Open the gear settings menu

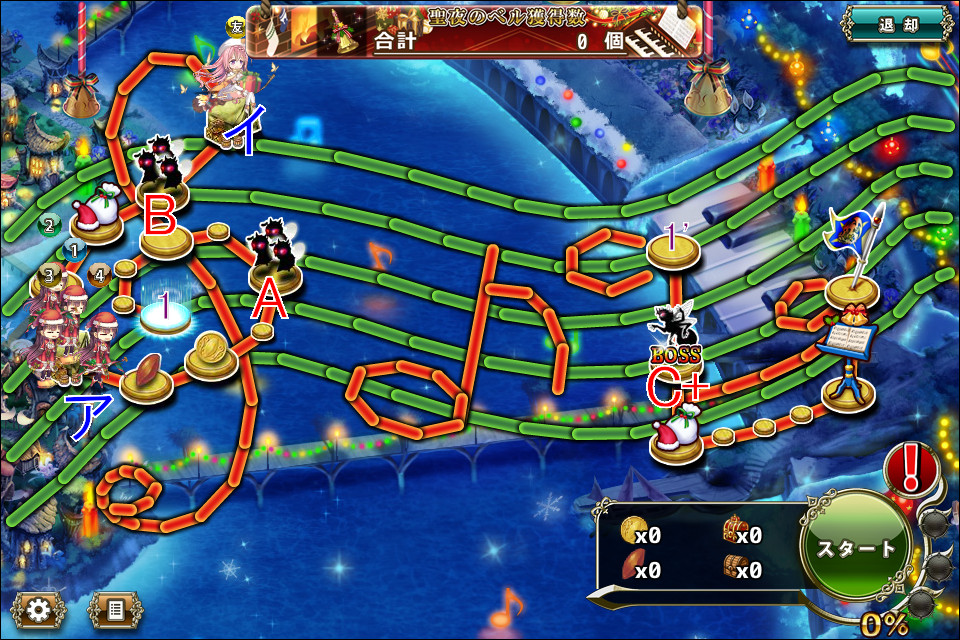(38, 608)
